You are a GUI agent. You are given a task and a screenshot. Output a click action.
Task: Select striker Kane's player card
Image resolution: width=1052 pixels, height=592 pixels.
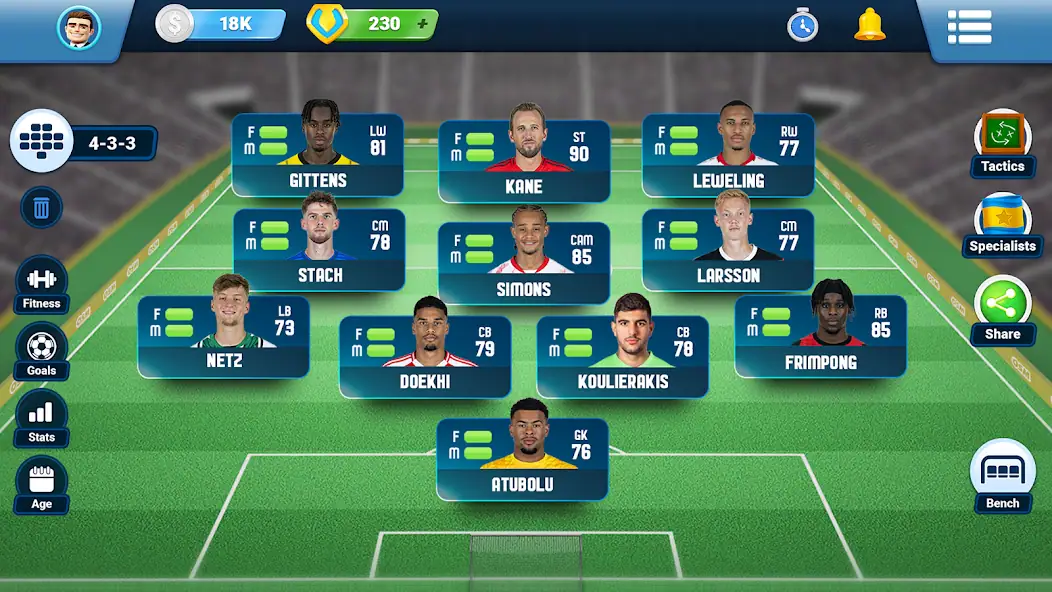point(524,160)
